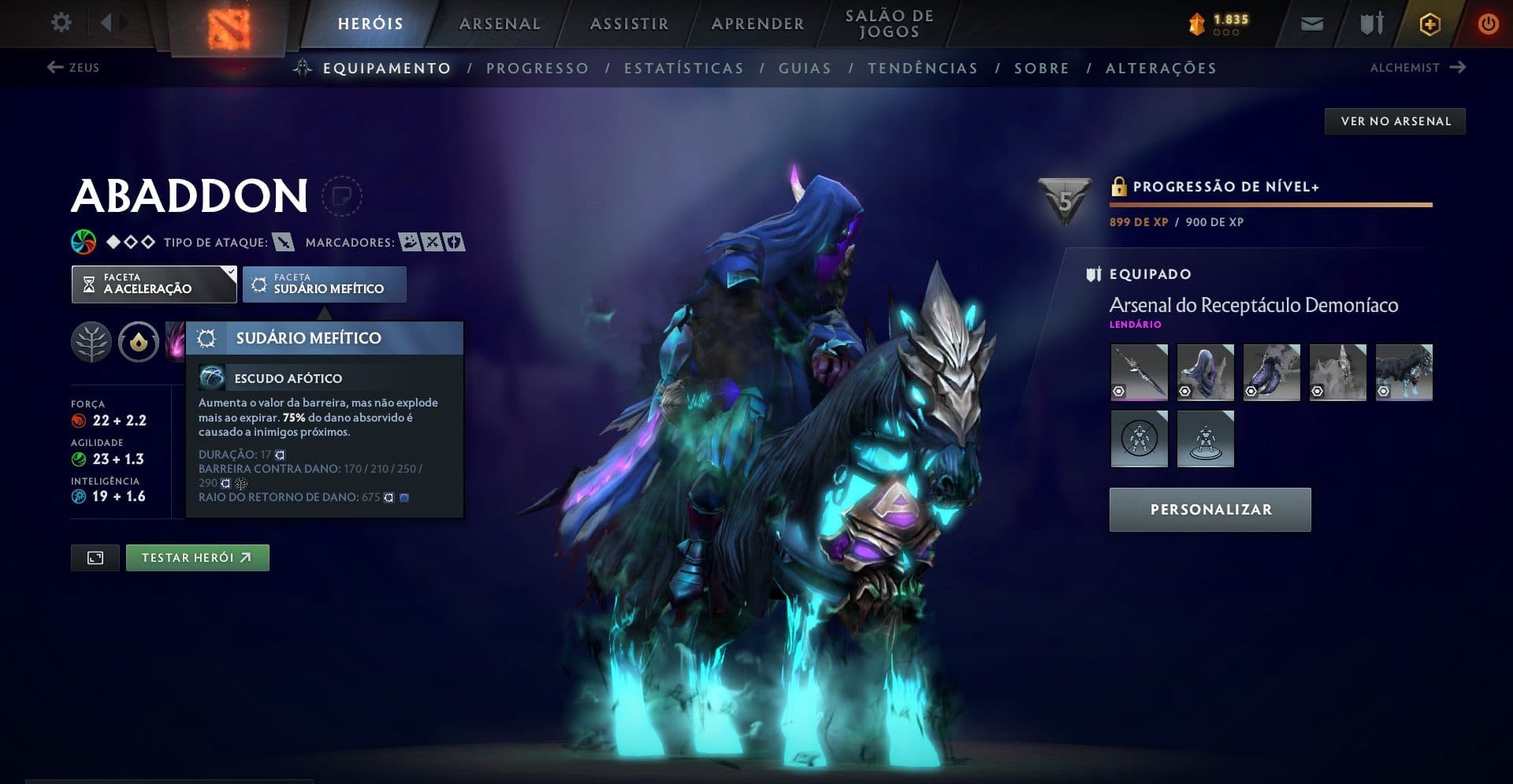Switch to Tendências section
Image resolution: width=1513 pixels, height=784 pixels.
(x=922, y=69)
